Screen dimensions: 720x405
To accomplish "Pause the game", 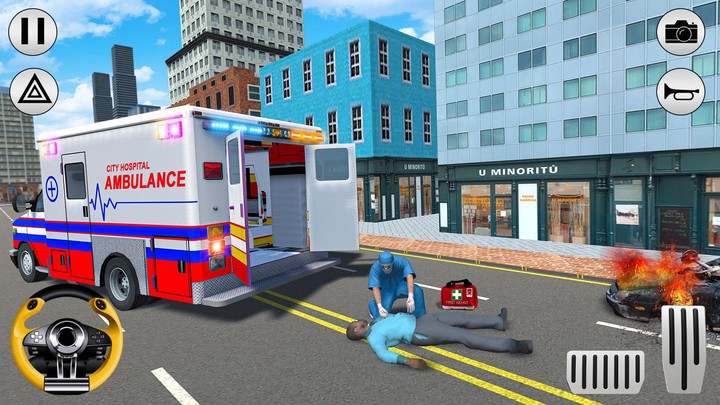I will click(x=32, y=31).
